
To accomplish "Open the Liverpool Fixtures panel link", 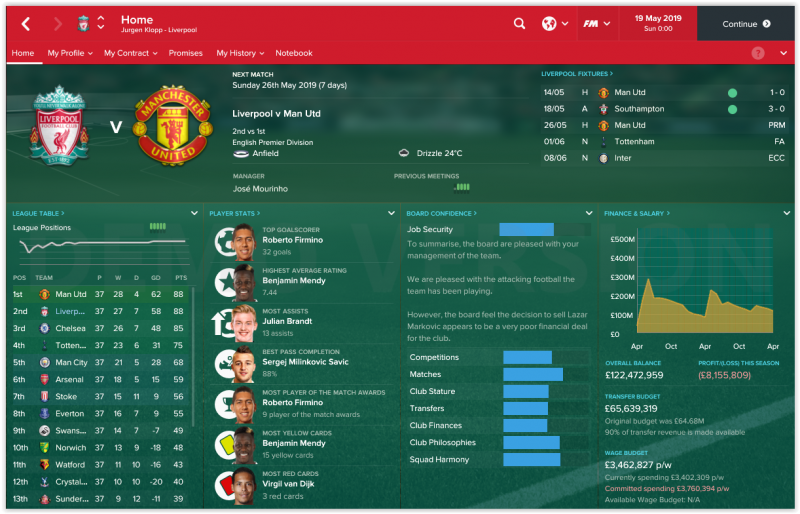I will point(578,73).
